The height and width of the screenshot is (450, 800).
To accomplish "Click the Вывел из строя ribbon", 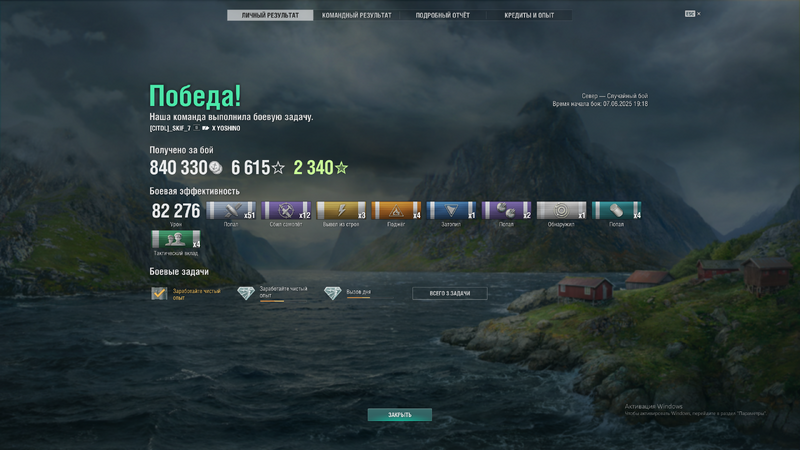I will coord(341,211).
